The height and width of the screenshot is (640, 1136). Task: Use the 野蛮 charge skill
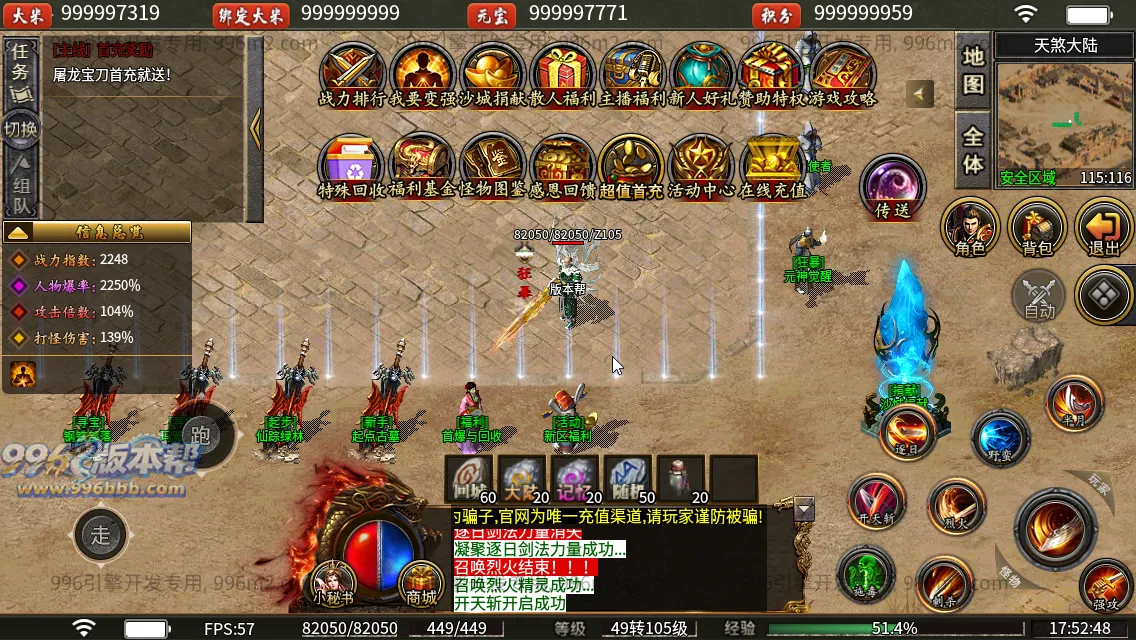[1000, 438]
